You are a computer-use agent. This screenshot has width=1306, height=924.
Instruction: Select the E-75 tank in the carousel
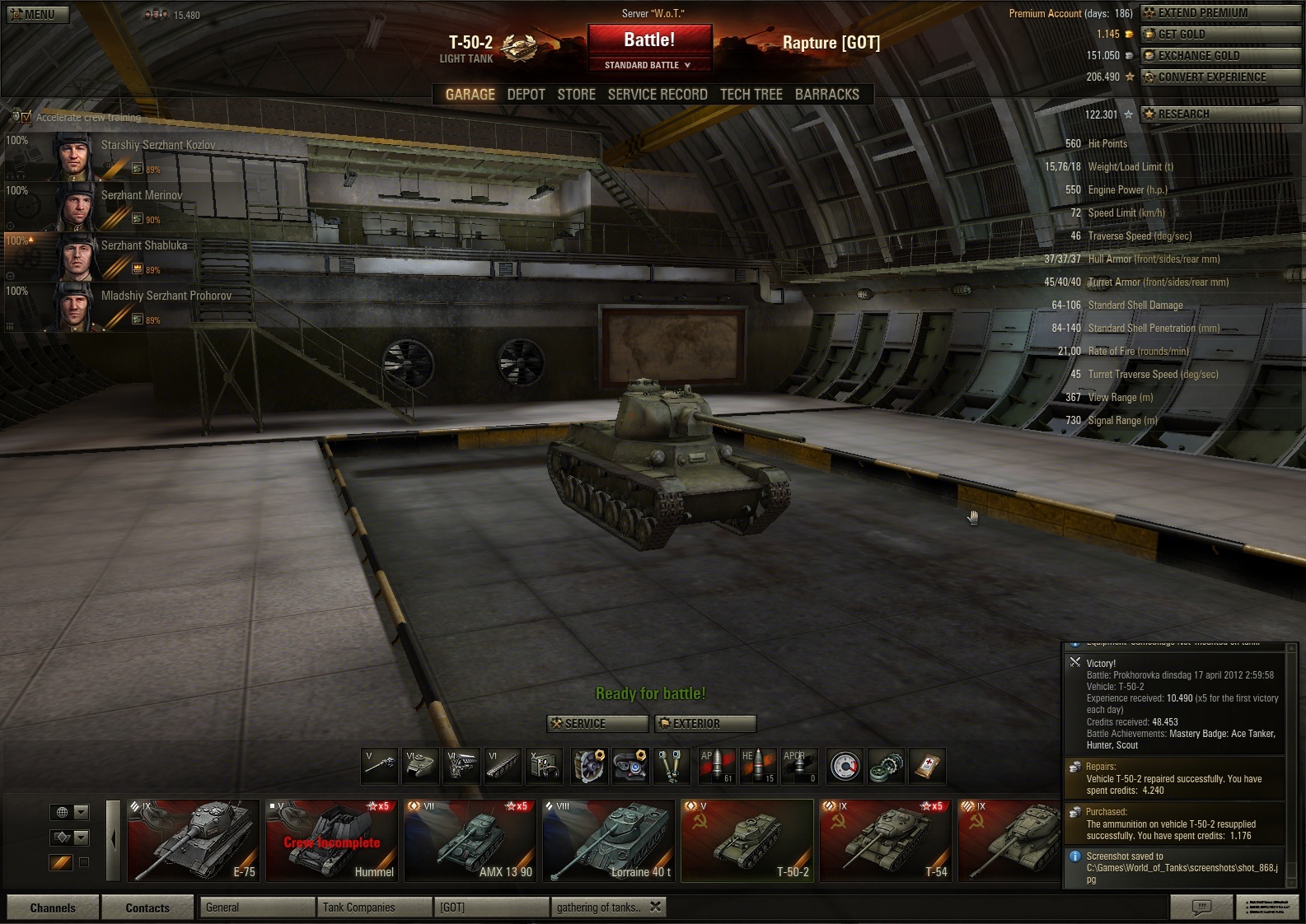pyautogui.click(x=194, y=840)
